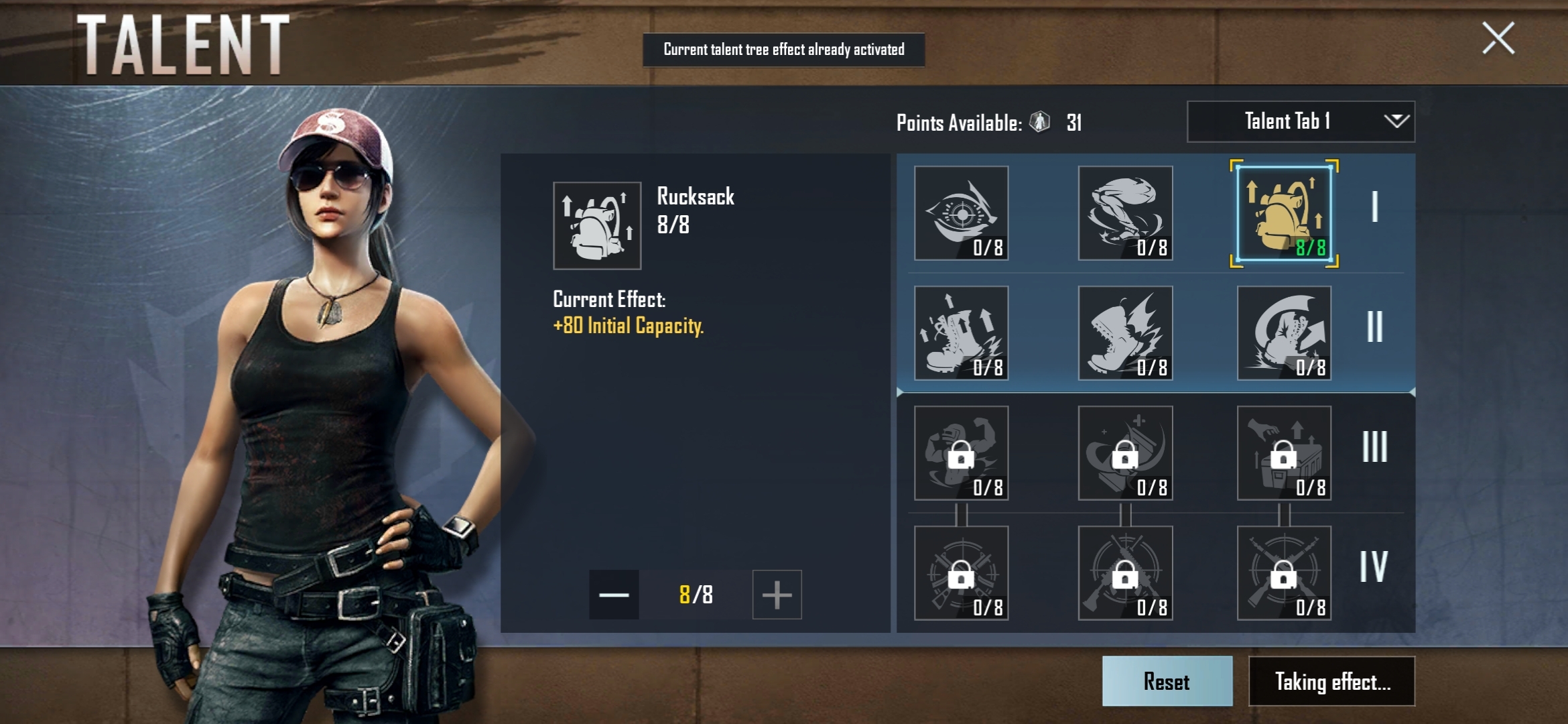Screen dimensions: 1568x724
Task: Select the boots talent in tier II
Action: pos(961,333)
